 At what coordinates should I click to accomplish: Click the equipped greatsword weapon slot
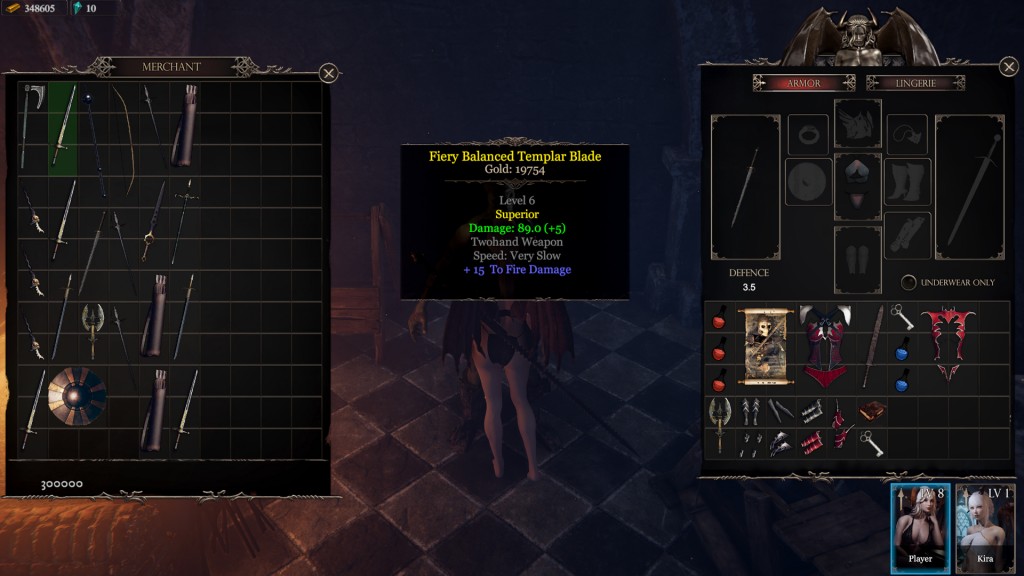click(972, 186)
